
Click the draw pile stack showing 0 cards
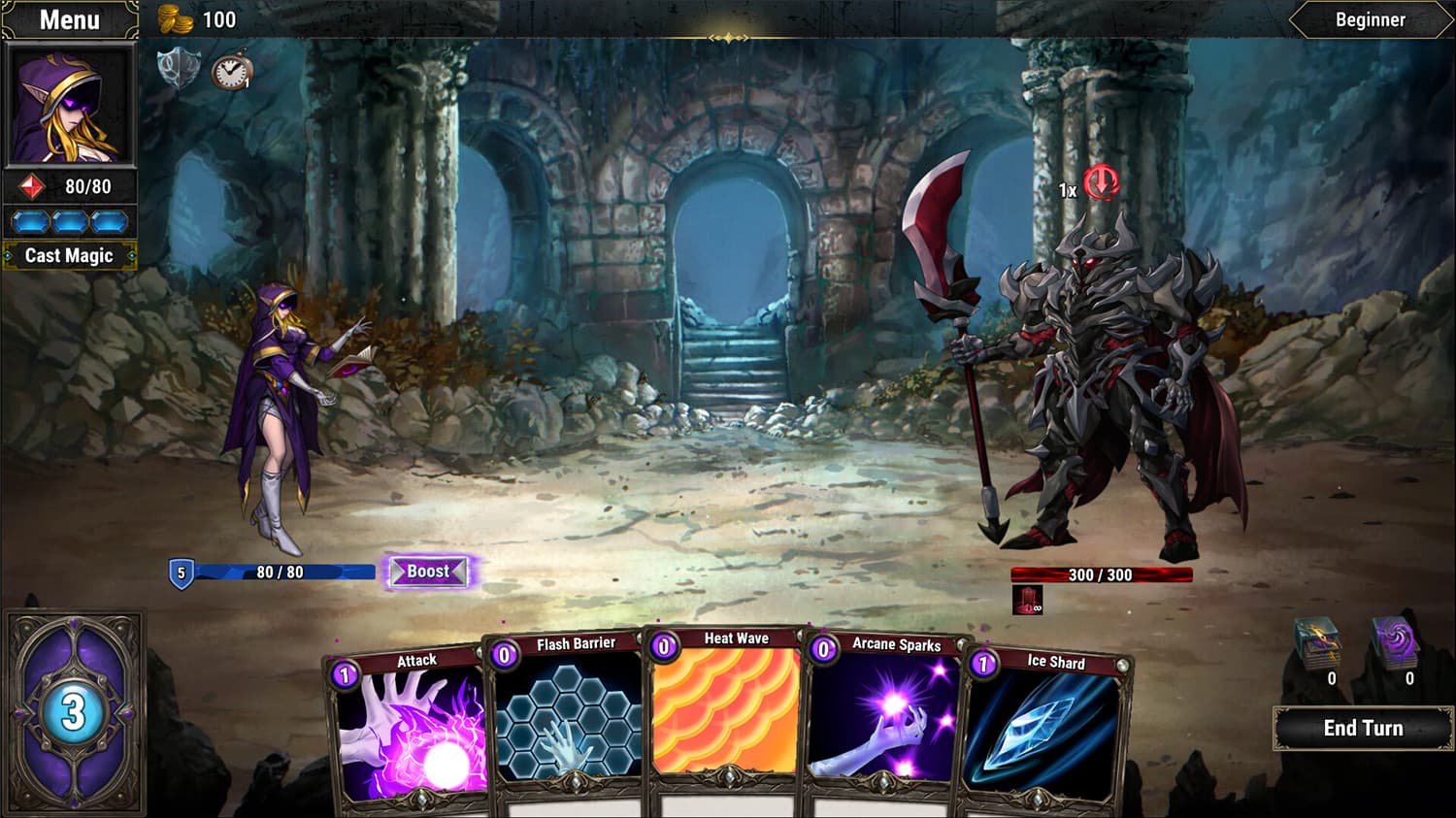point(1318,640)
